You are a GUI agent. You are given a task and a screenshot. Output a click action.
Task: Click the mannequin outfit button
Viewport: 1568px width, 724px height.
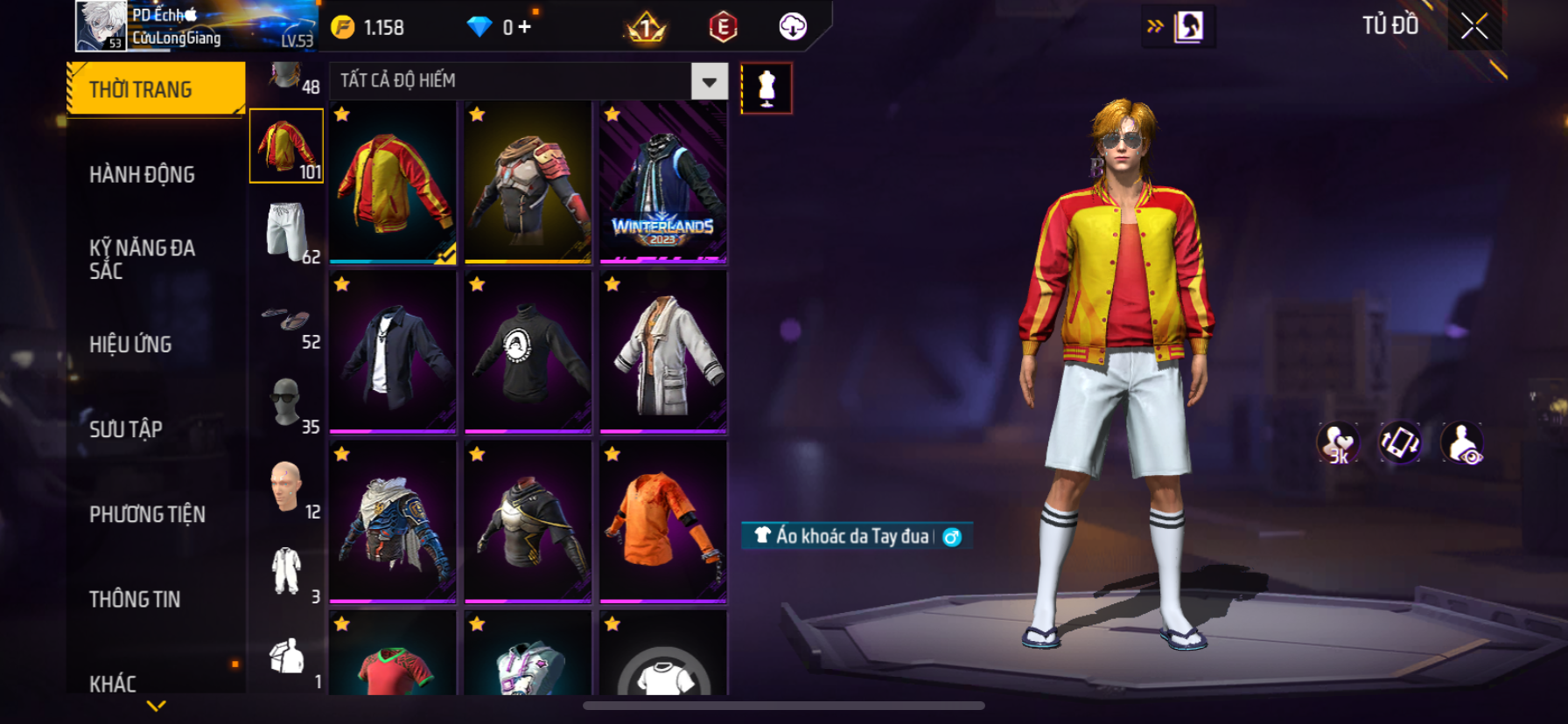[x=766, y=88]
